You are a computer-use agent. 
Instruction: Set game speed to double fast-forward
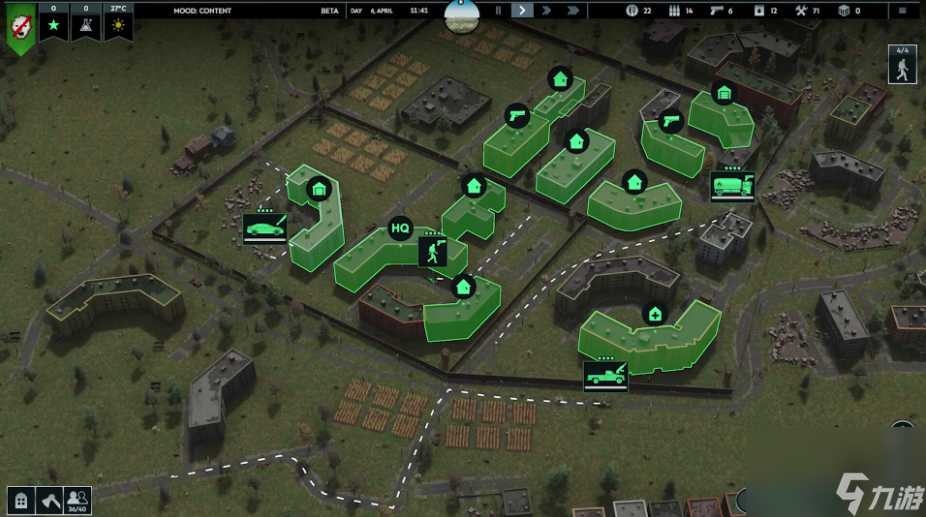[548, 10]
